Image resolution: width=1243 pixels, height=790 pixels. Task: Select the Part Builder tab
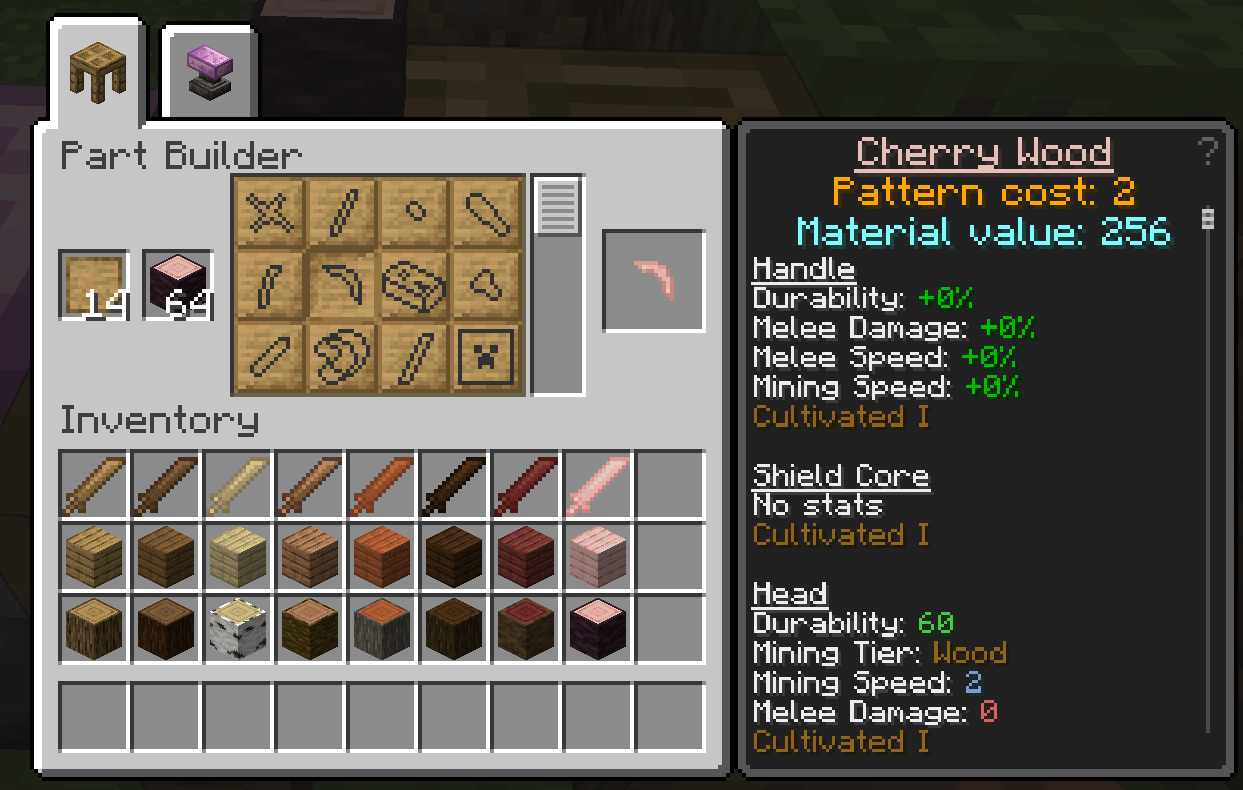pyautogui.click(x=96, y=73)
